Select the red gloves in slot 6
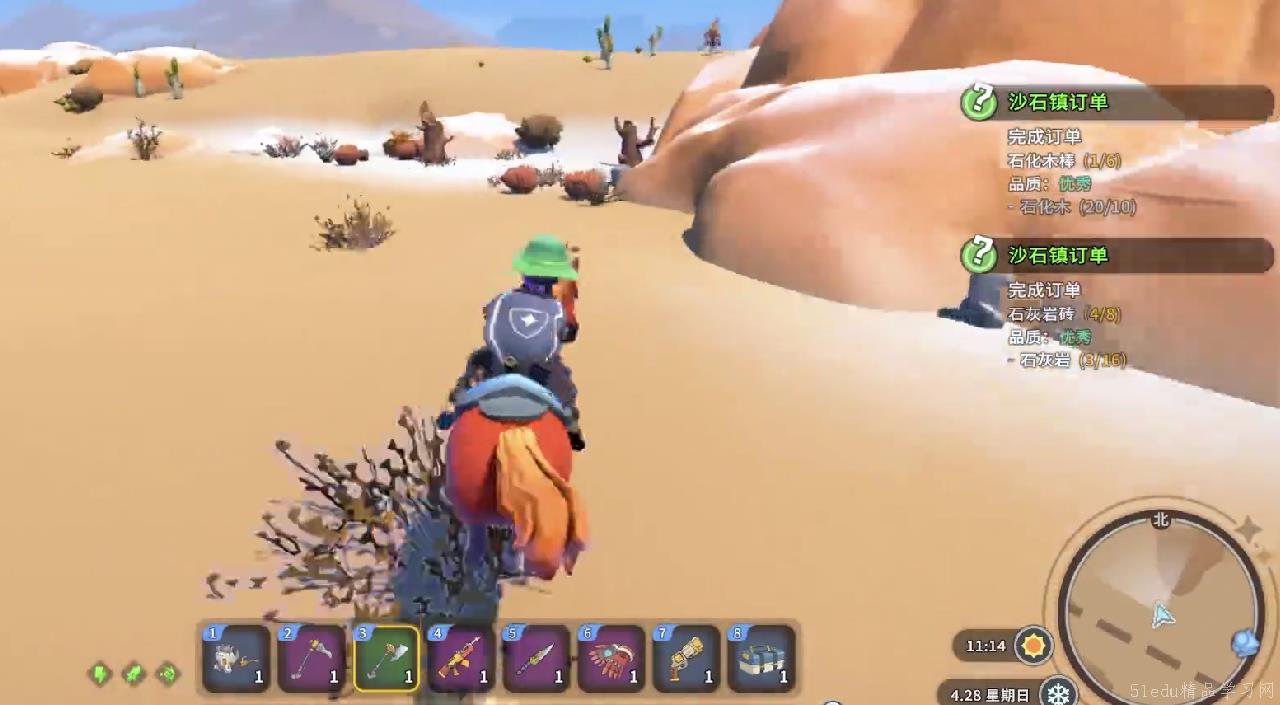 coord(611,658)
